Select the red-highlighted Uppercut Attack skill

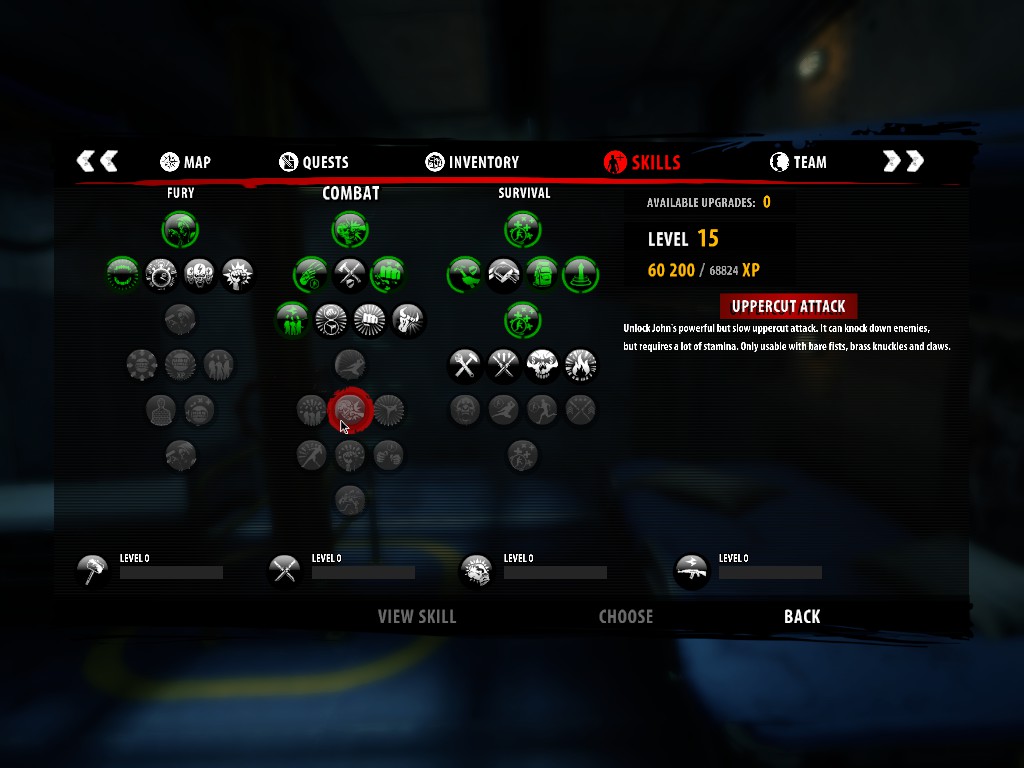350,408
